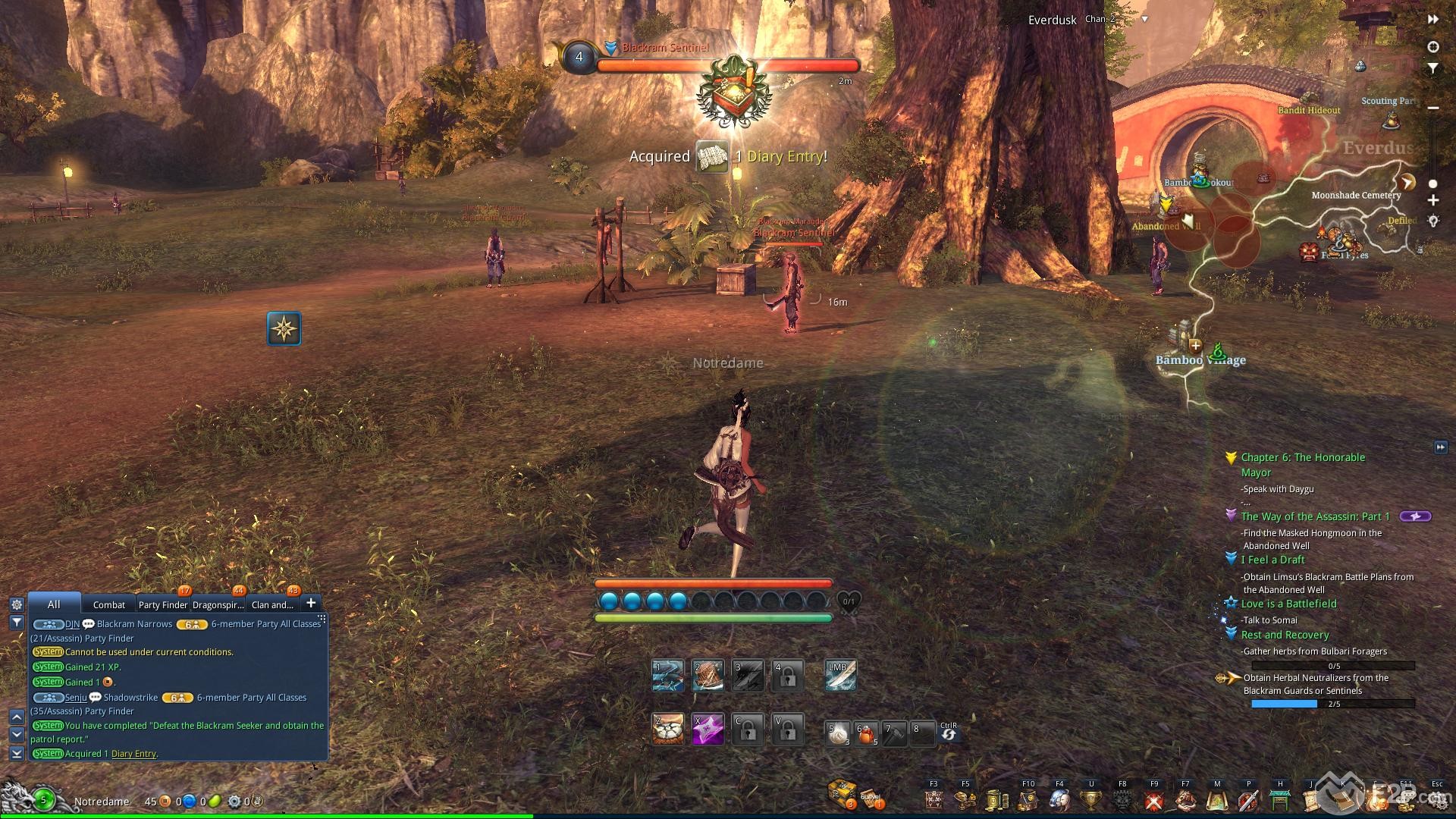Select Chapter 6: The Honorable Mayor quest
1456x819 pixels.
pos(1303,457)
